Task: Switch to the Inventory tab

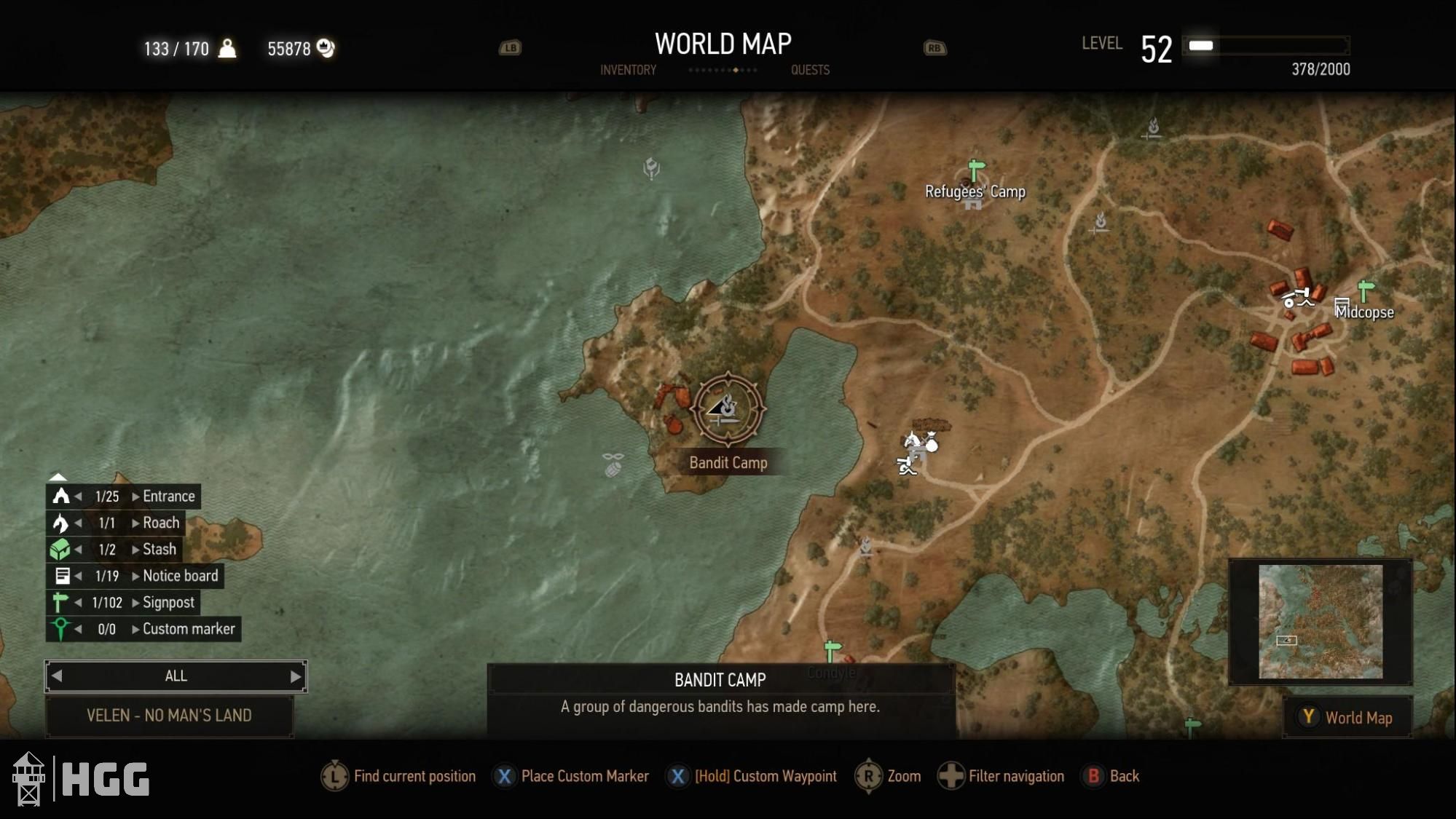Action: 627,70
